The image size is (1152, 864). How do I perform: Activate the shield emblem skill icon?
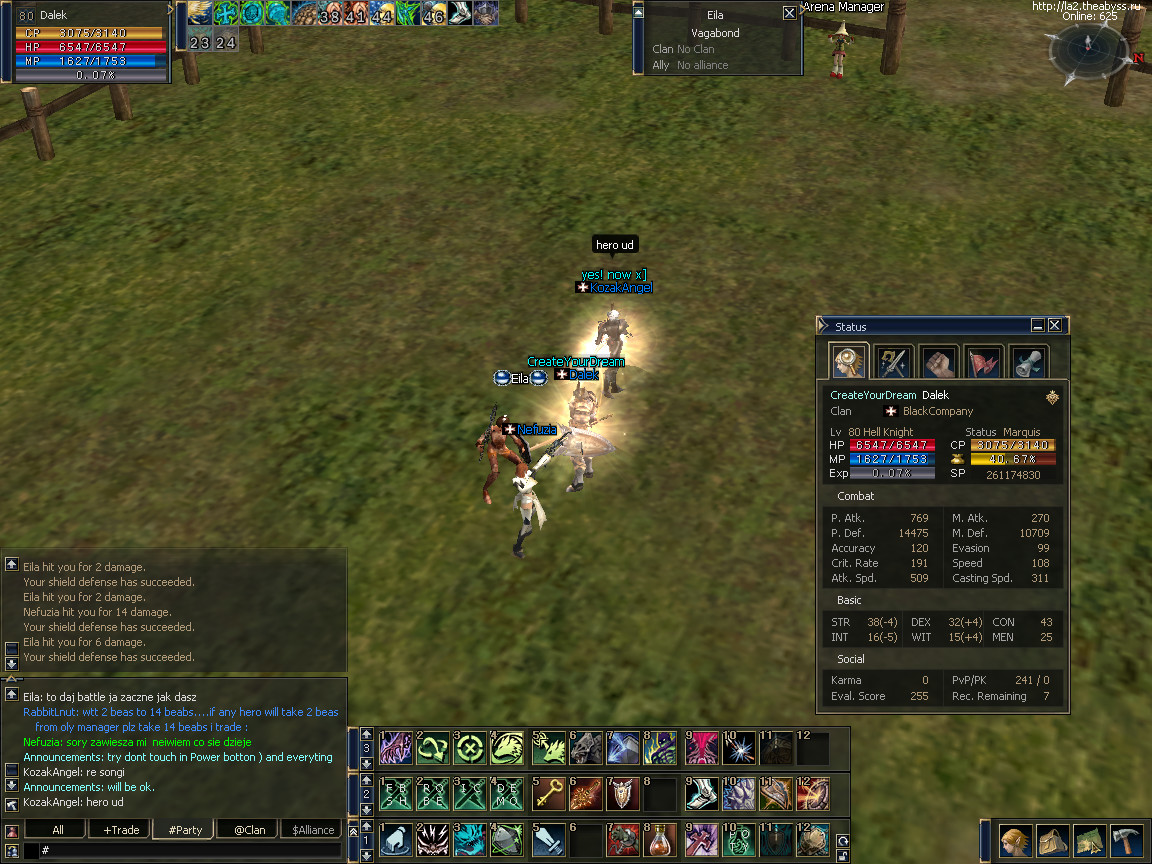[x=623, y=794]
